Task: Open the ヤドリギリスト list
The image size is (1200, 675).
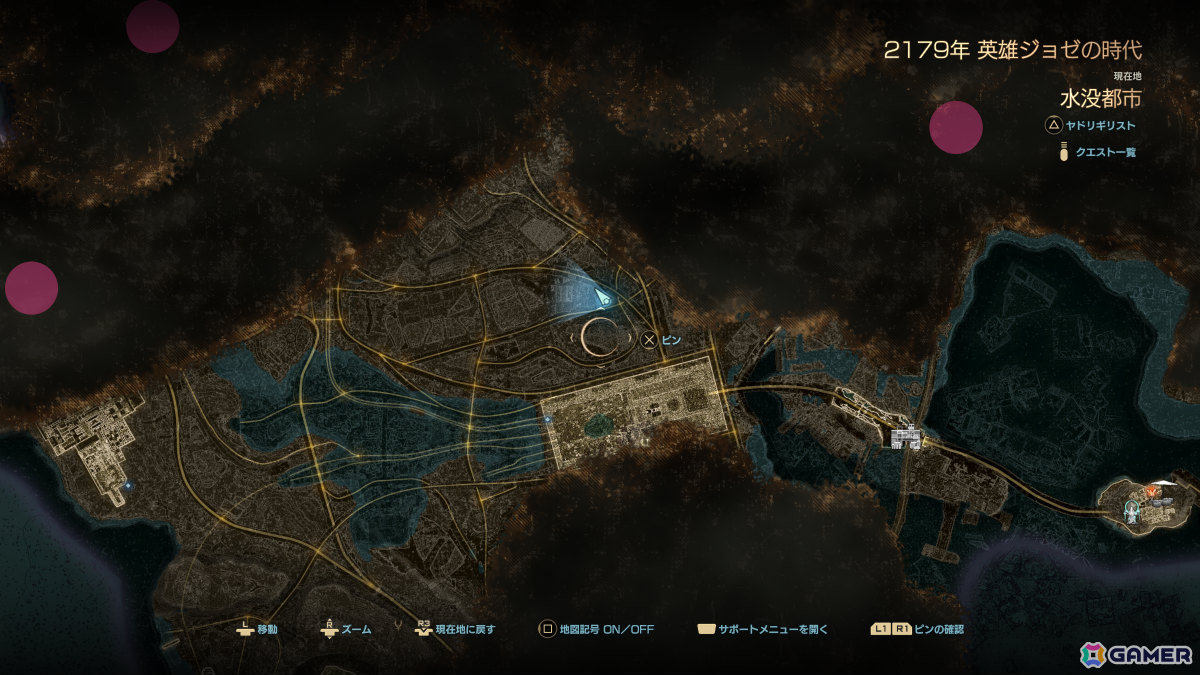Action: pyautogui.click(x=1098, y=126)
